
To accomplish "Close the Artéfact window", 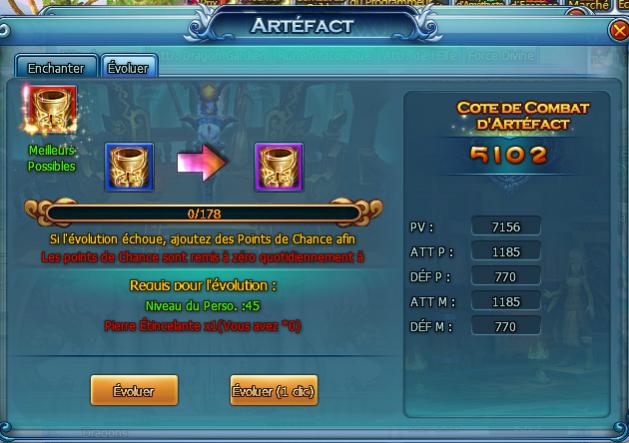I will (618, 31).
